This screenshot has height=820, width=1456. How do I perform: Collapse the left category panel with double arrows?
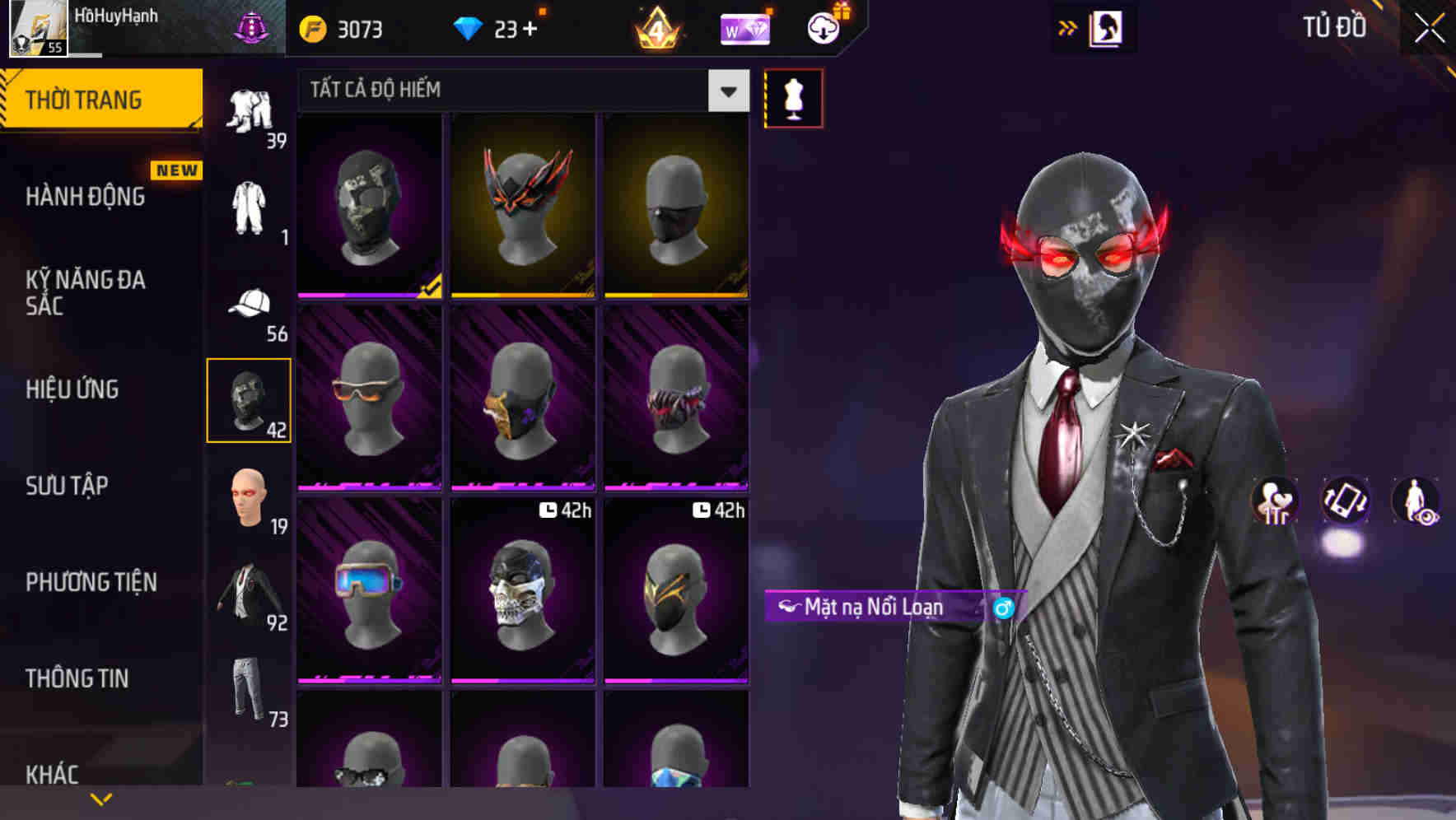[1068, 26]
